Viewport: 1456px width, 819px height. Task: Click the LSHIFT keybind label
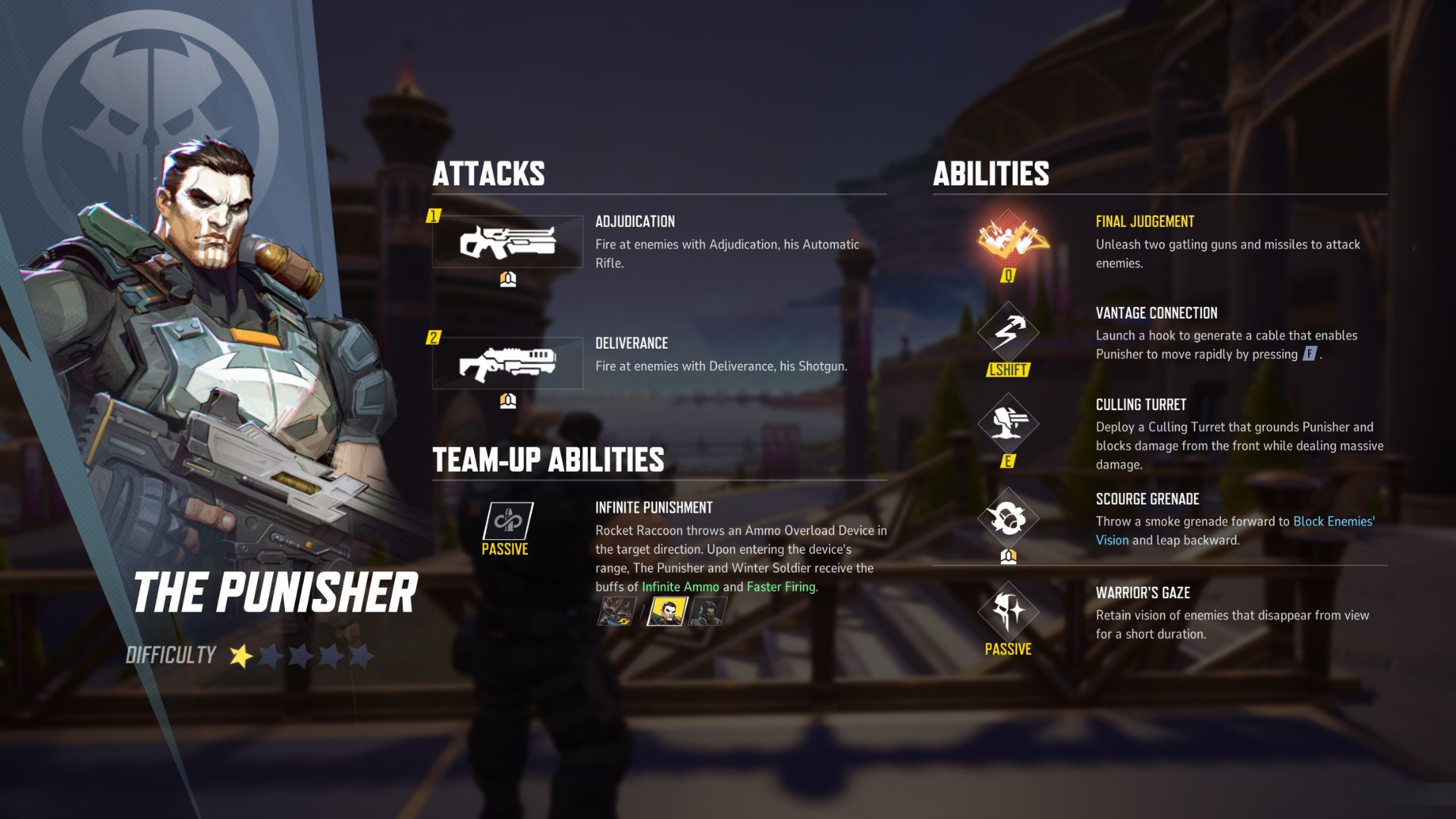coord(1009,371)
